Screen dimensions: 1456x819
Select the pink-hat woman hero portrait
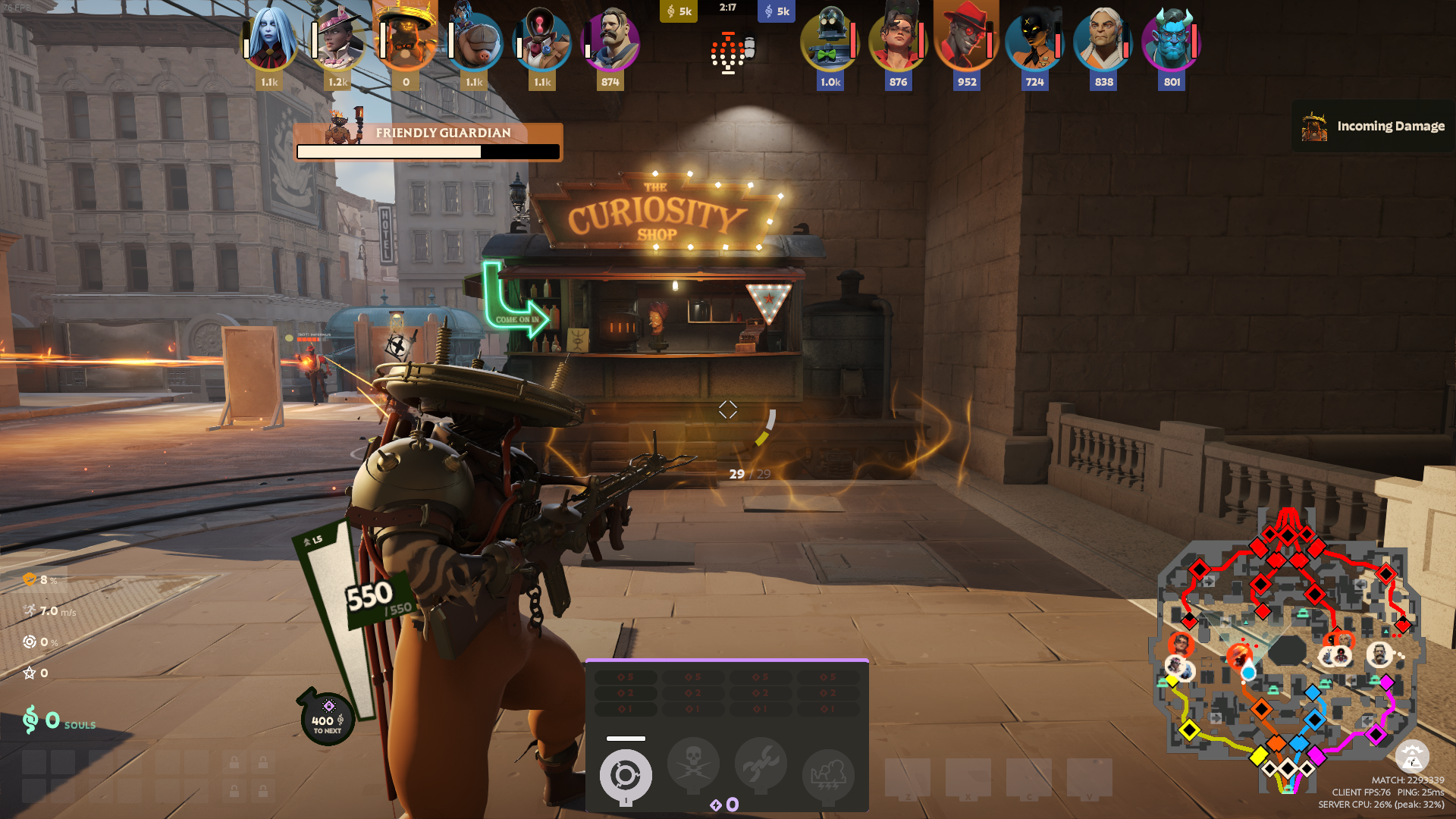pyautogui.click(x=337, y=39)
